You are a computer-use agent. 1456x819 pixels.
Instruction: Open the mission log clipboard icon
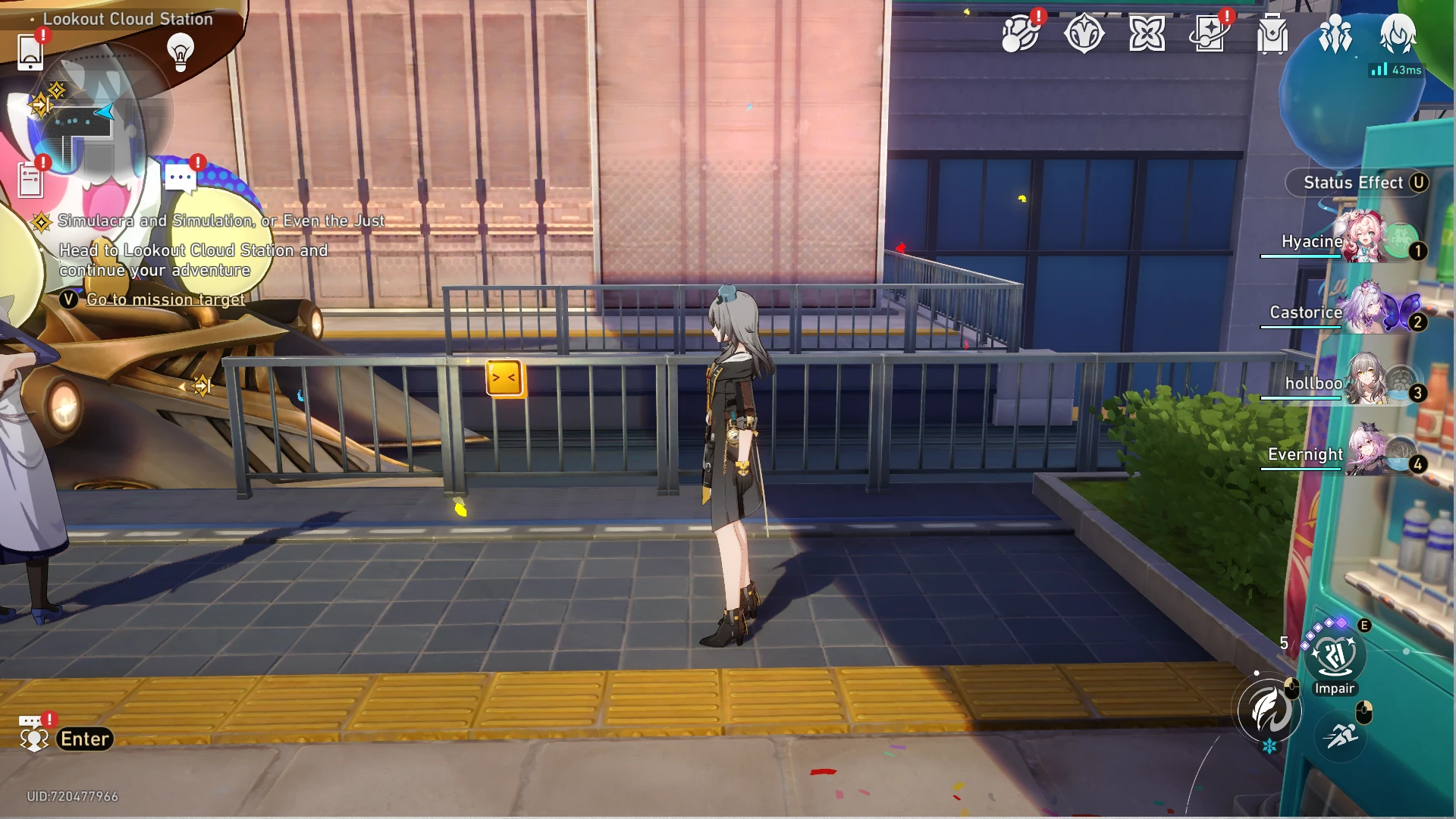(x=30, y=180)
